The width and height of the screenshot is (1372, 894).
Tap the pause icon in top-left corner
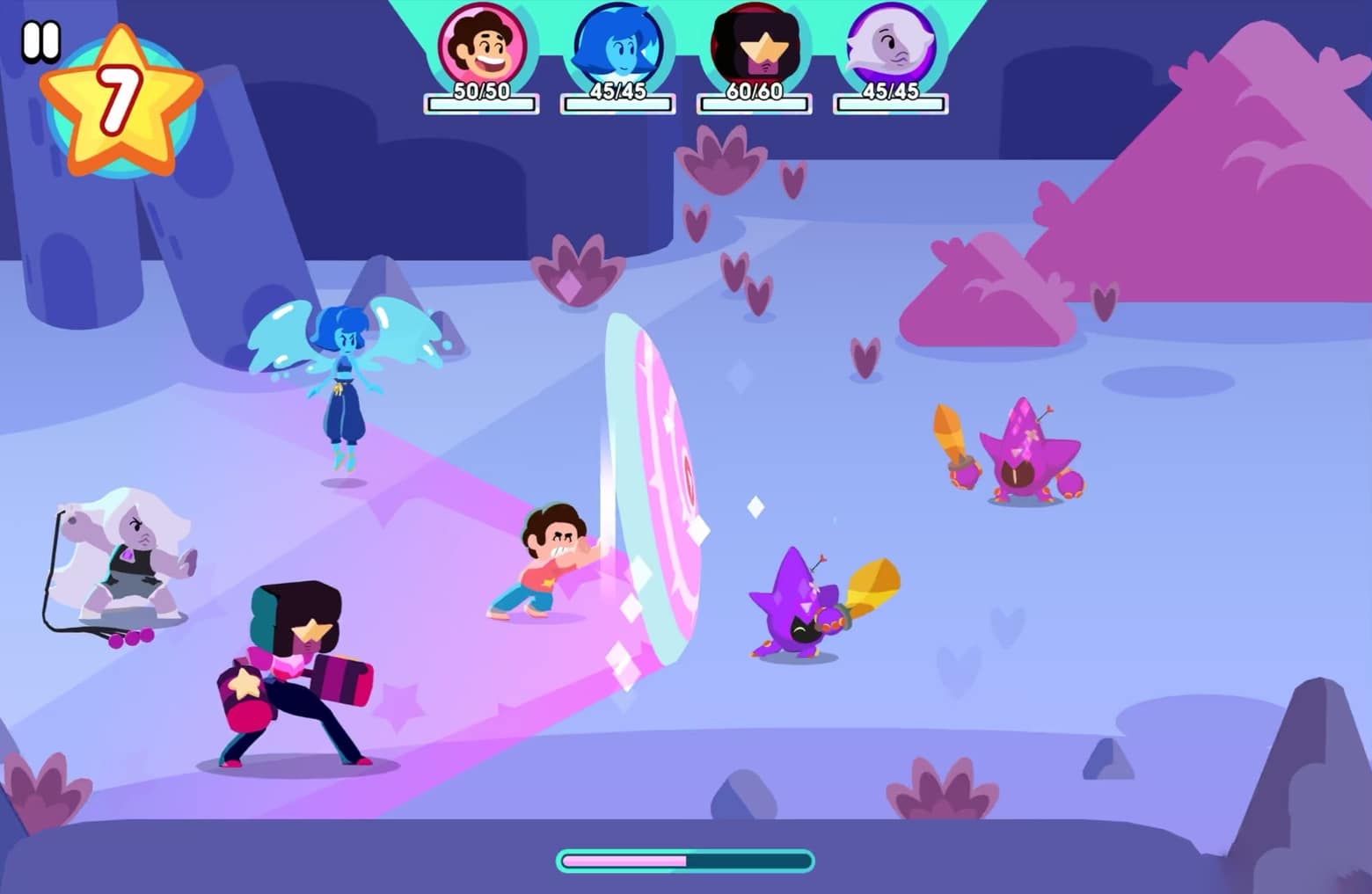(x=40, y=40)
